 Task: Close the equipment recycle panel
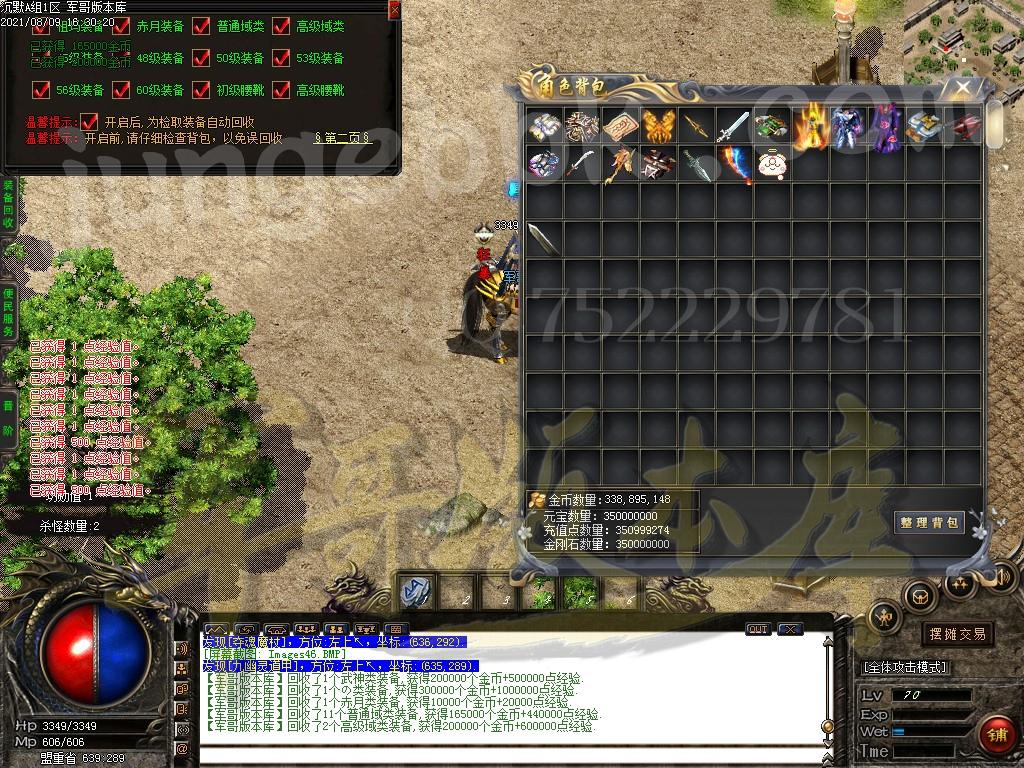coord(394,9)
